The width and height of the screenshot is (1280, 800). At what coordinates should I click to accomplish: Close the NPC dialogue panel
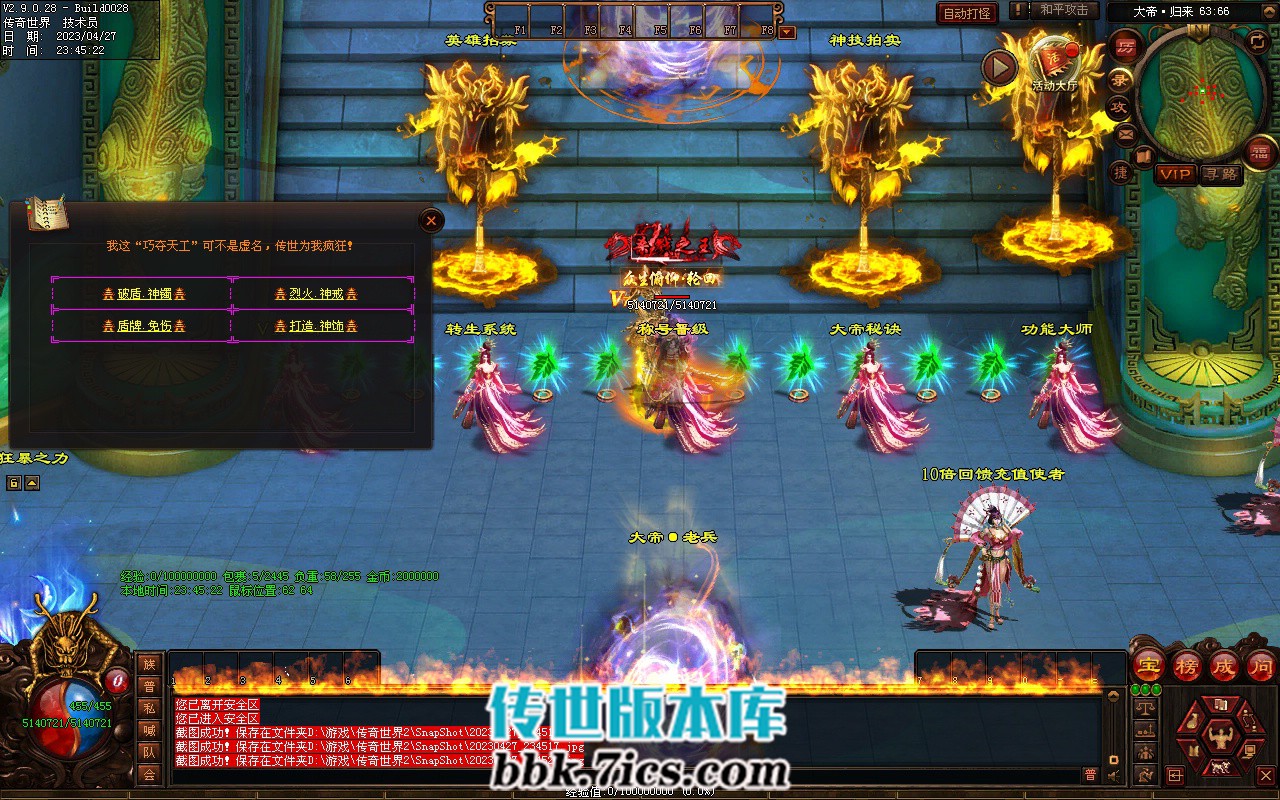(430, 220)
